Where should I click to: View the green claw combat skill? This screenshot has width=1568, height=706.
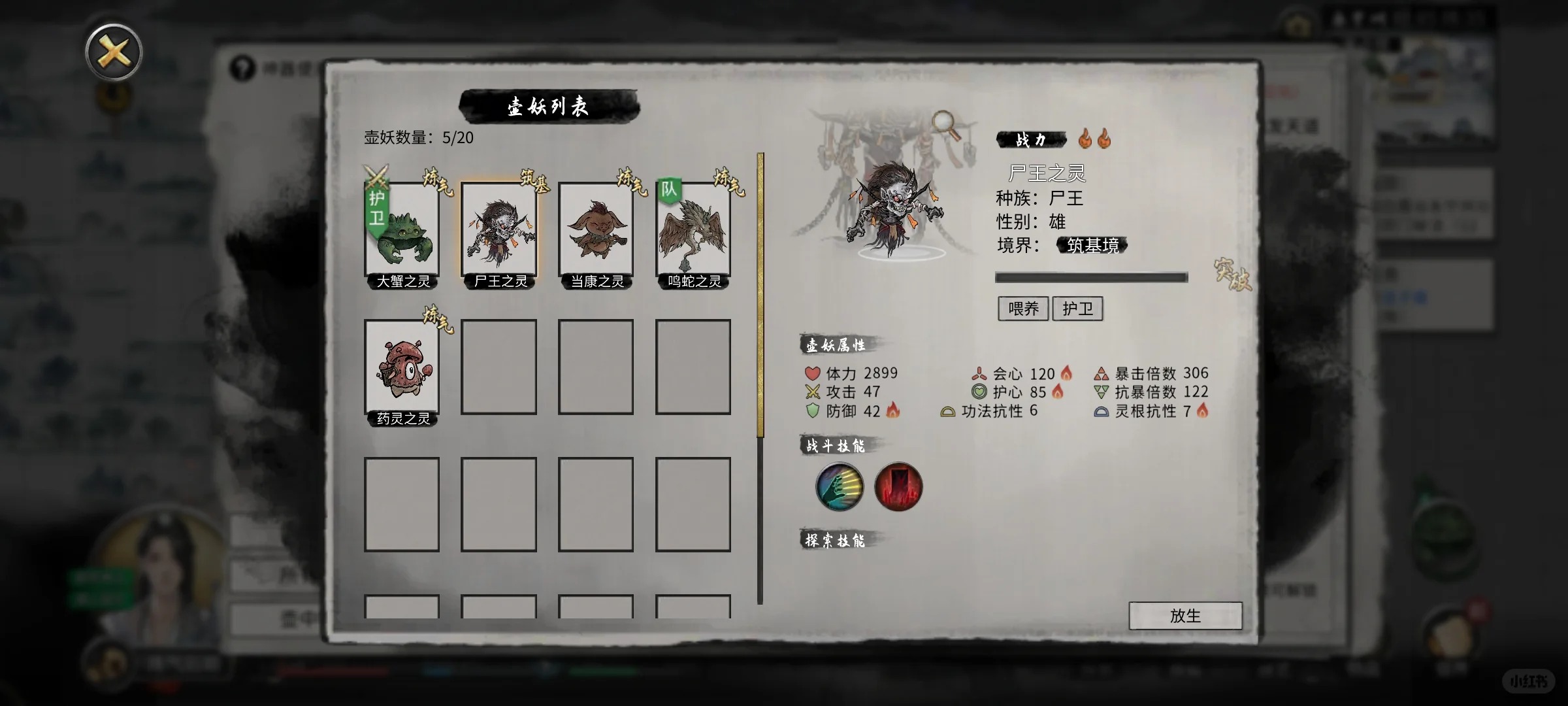pos(840,487)
